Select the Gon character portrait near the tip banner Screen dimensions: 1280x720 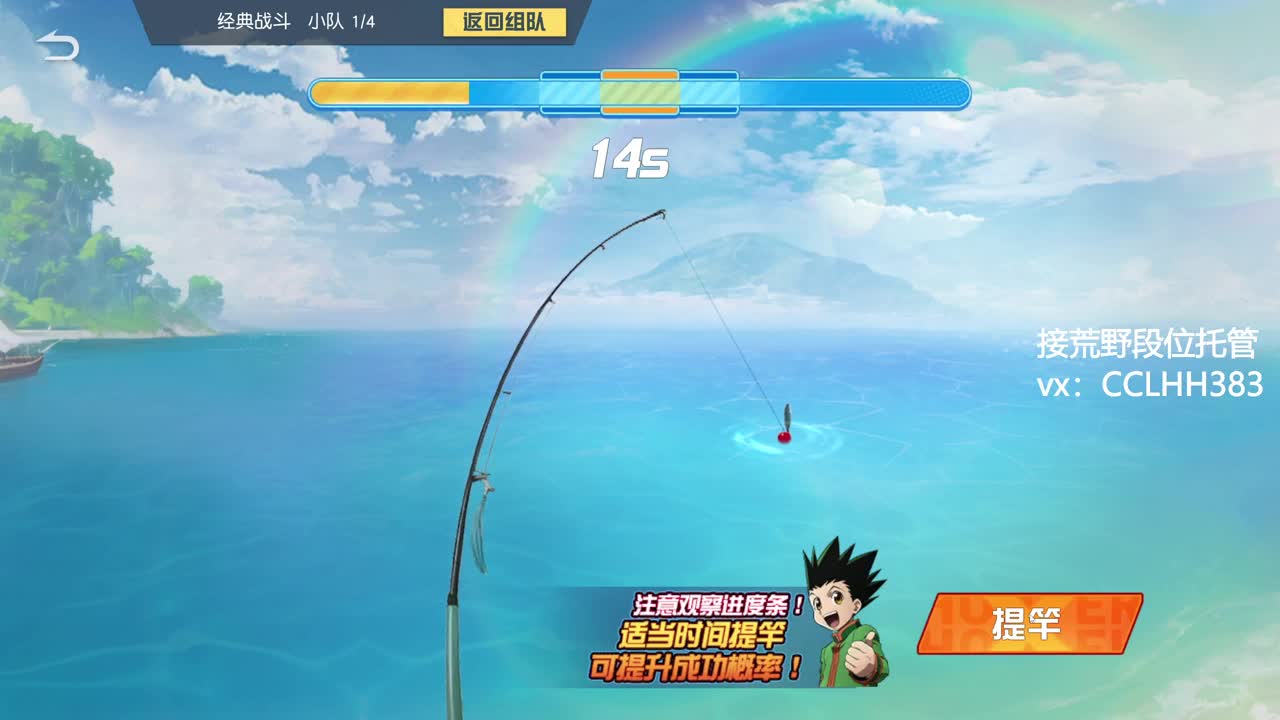click(x=845, y=610)
